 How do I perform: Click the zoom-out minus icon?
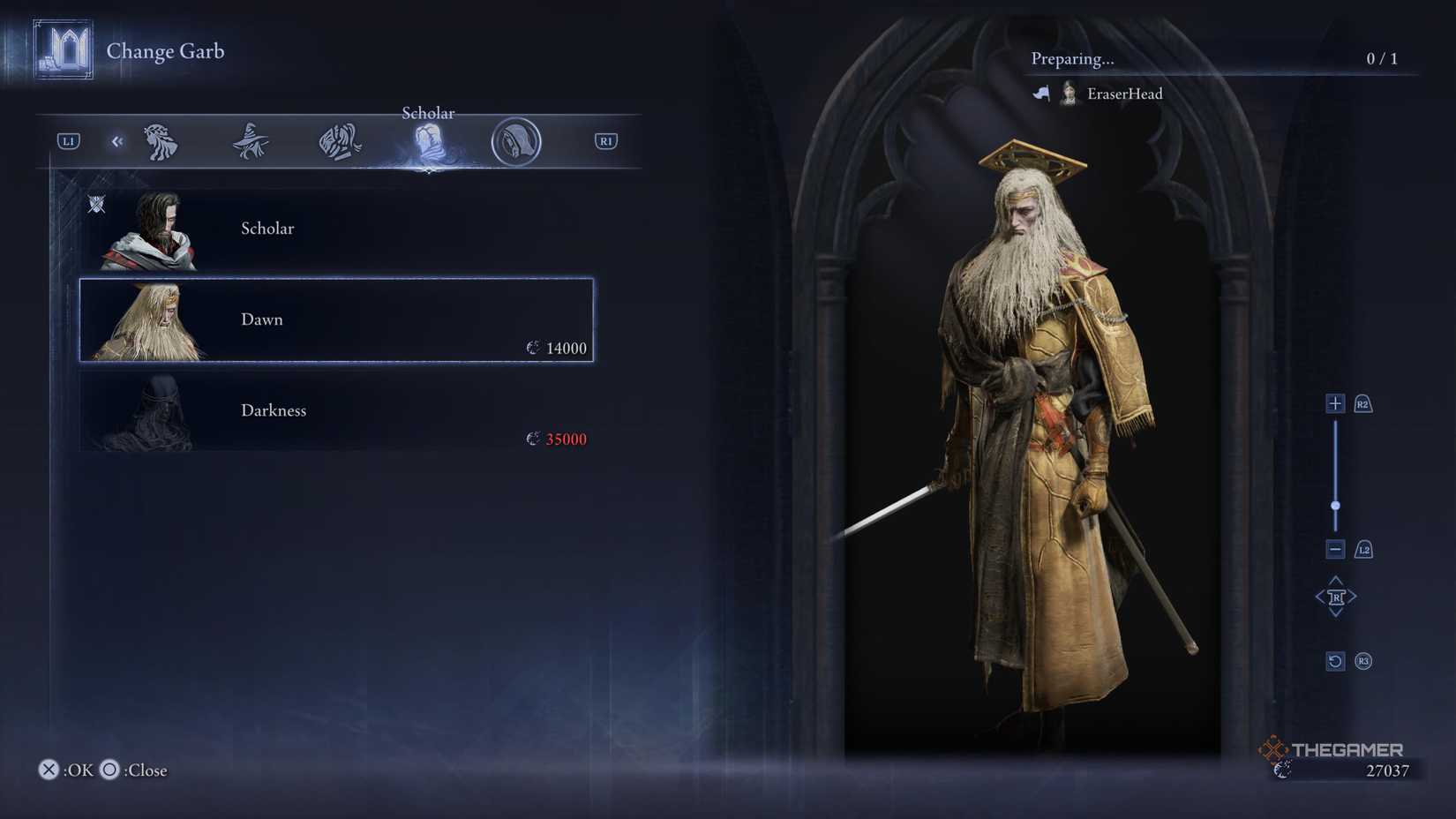1333,548
